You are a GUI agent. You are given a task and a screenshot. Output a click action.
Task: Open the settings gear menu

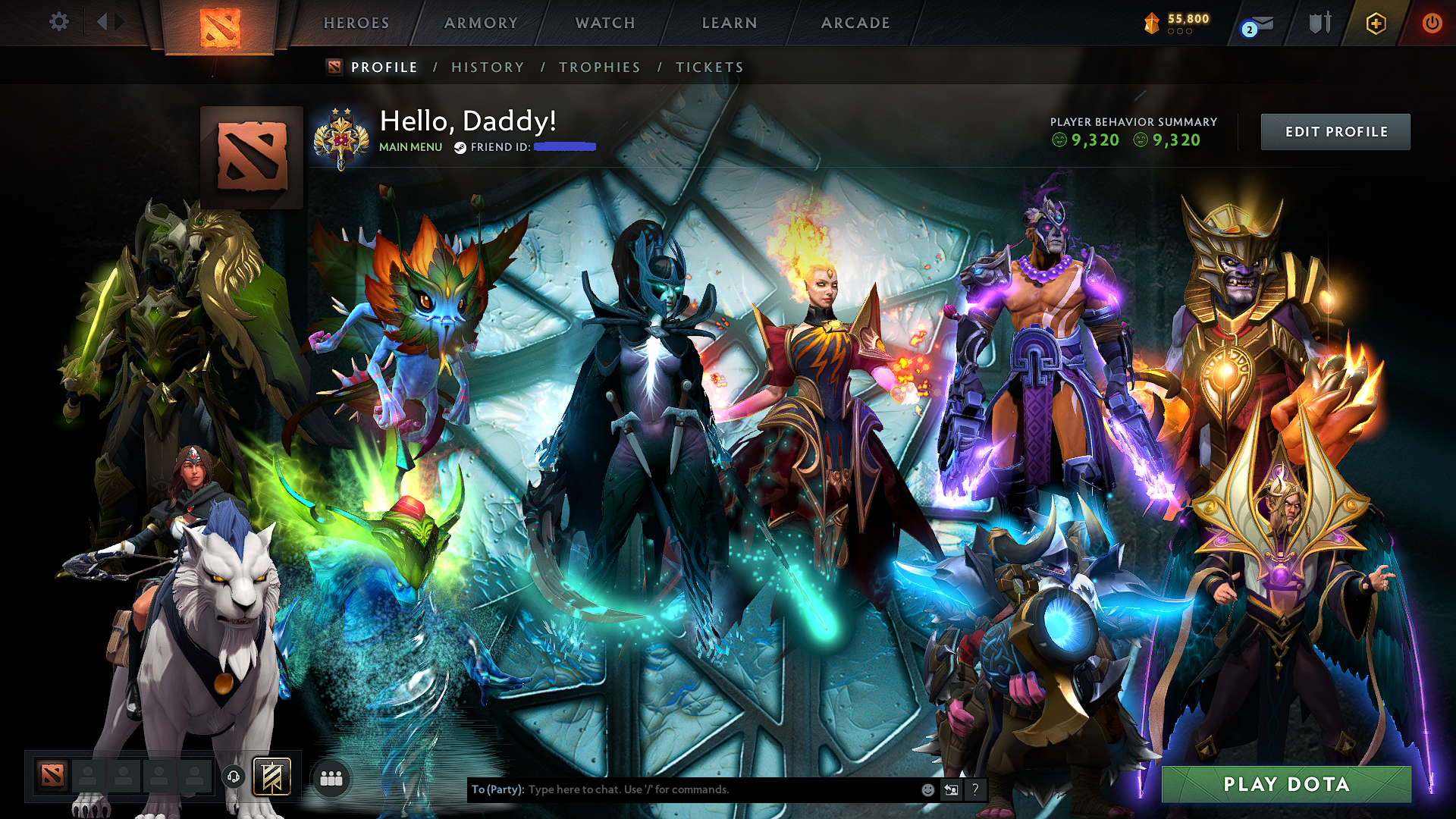click(x=58, y=22)
